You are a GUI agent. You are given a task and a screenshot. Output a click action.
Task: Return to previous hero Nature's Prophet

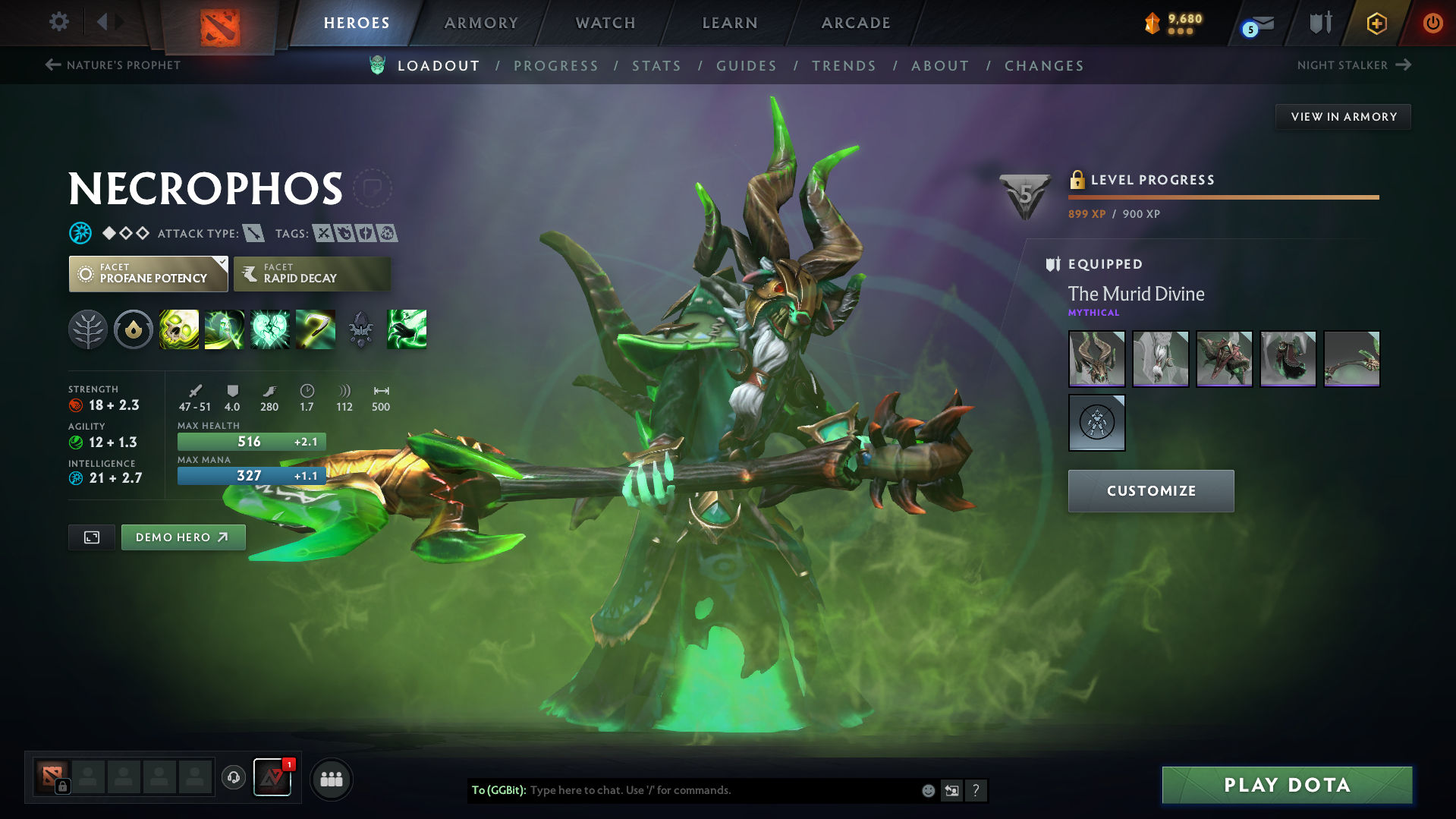click(114, 65)
